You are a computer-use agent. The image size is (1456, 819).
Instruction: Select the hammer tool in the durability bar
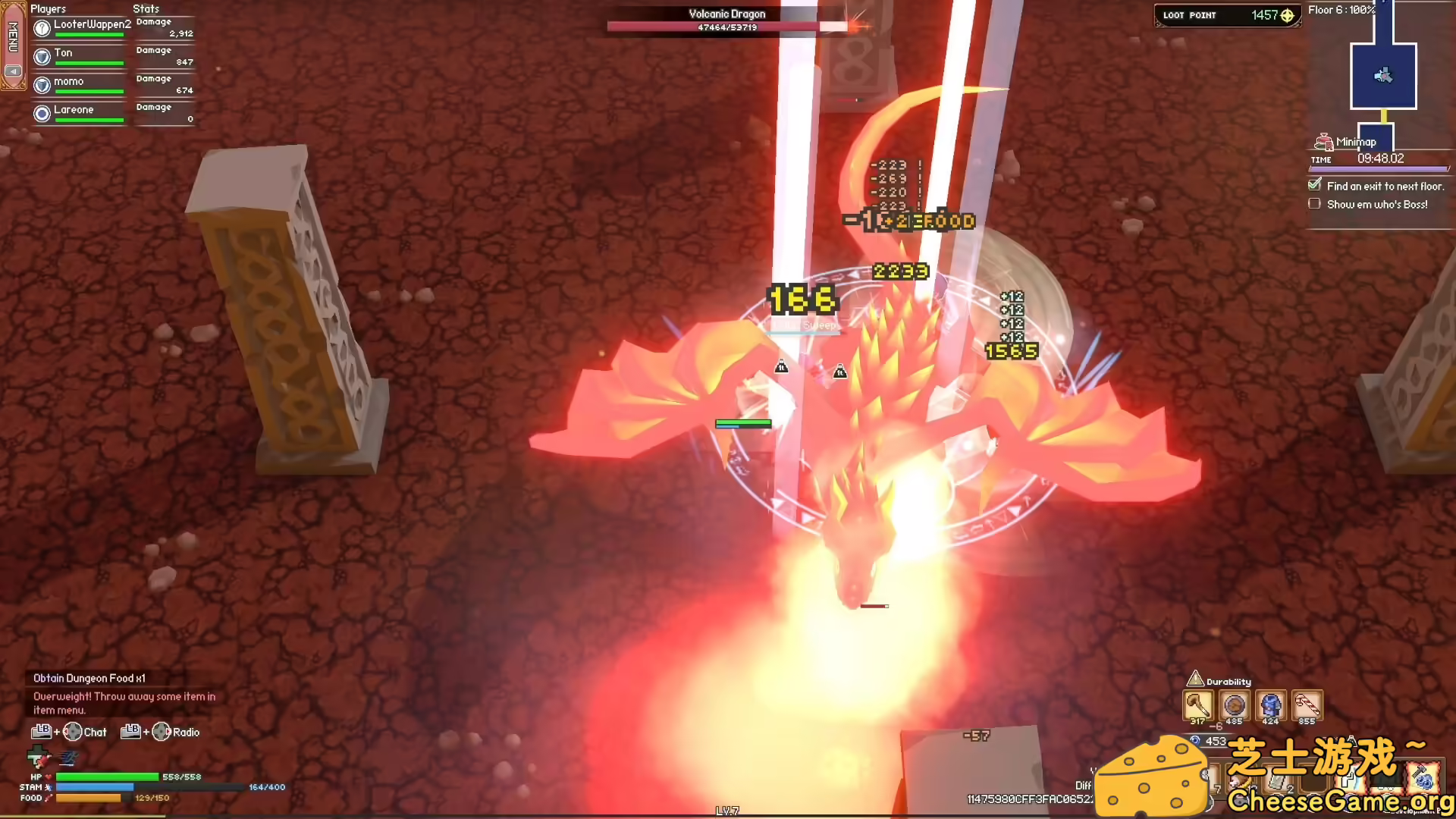point(1200,705)
